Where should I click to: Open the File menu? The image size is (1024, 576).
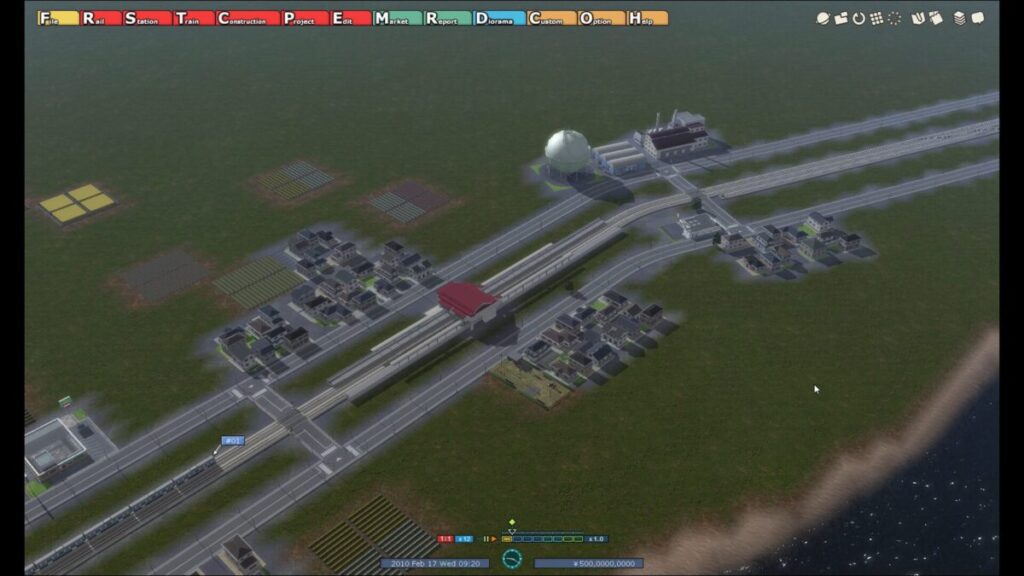58,18
